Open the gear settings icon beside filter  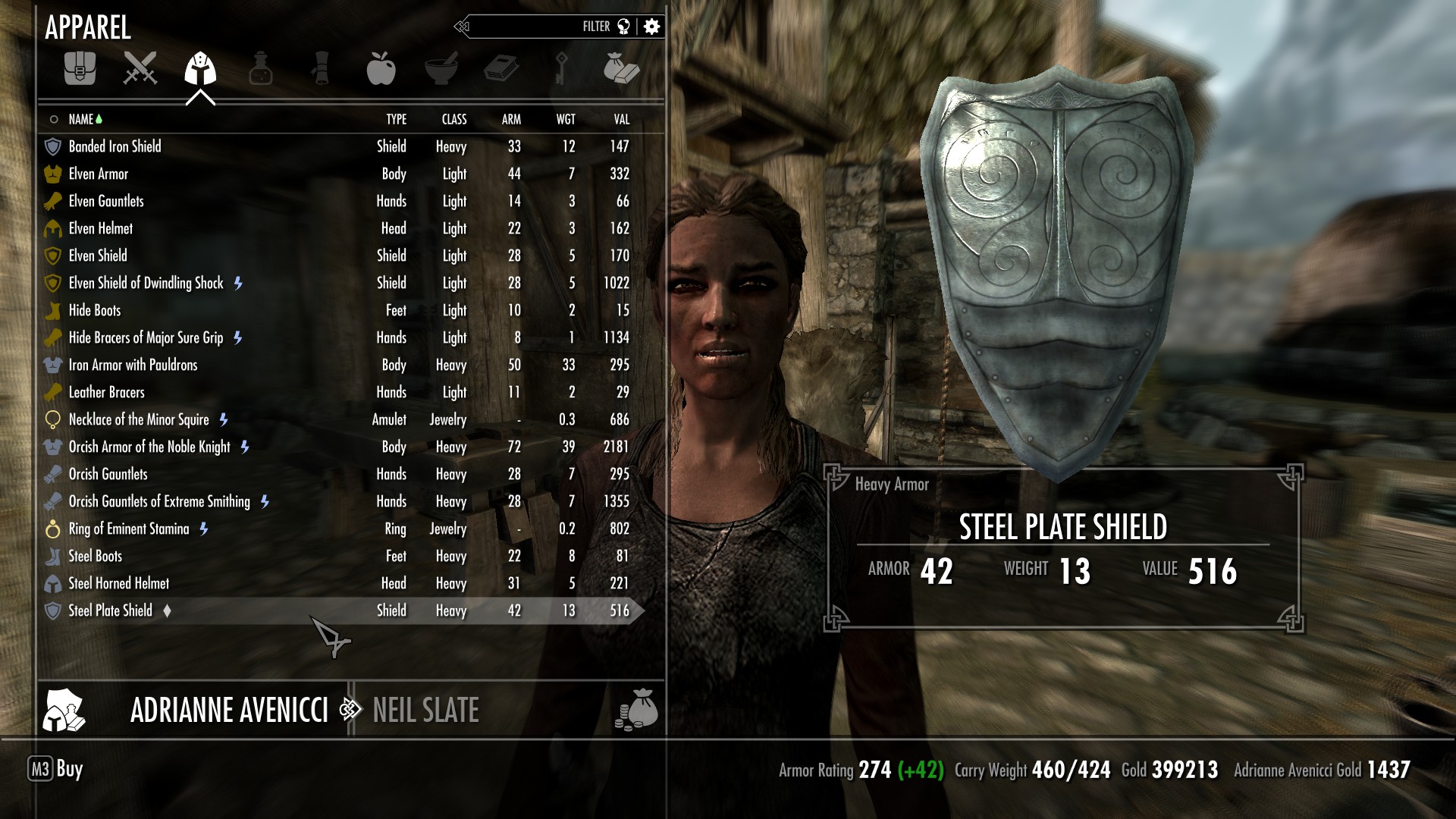click(651, 27)
